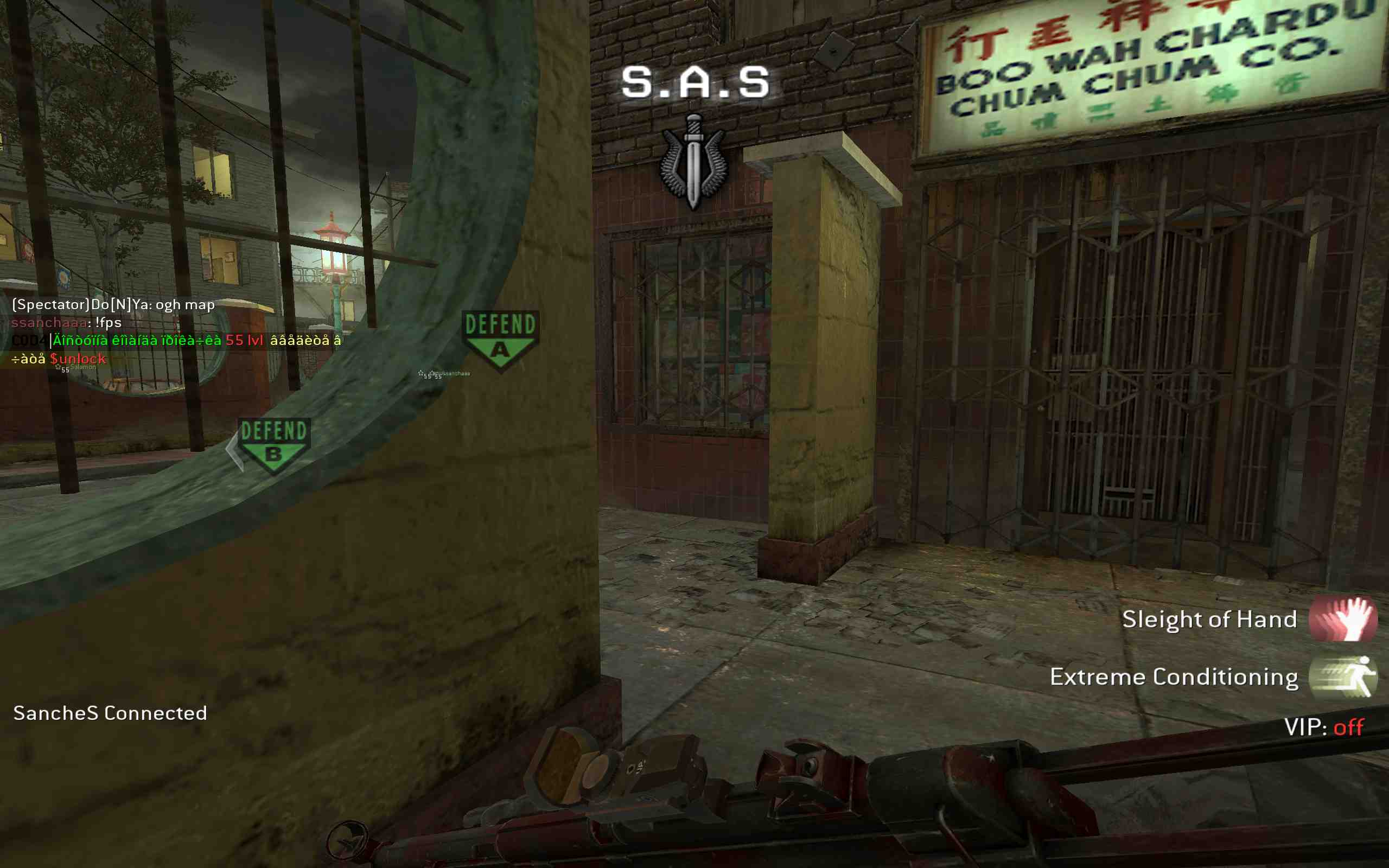Click the Defend A objective marker
The width and height of the screenshot is (1389, 868).
(x=500, y=340)
